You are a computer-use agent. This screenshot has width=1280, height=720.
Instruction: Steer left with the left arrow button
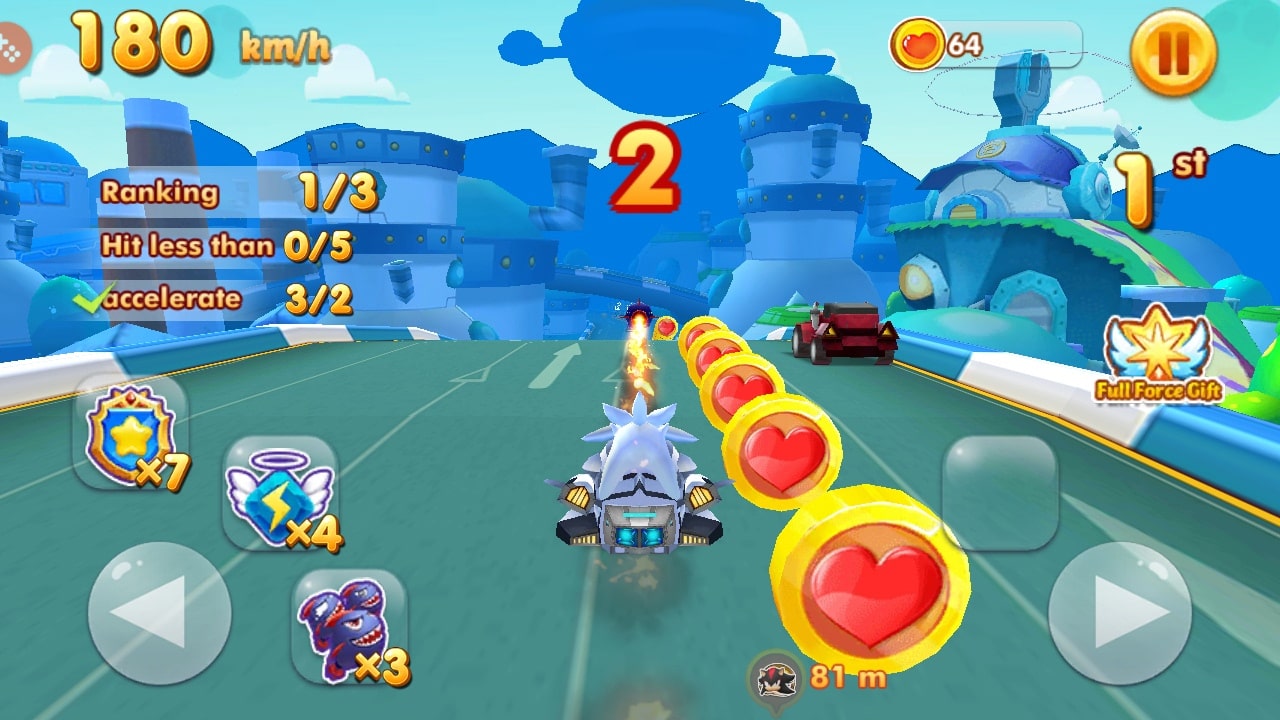(159, 613)
